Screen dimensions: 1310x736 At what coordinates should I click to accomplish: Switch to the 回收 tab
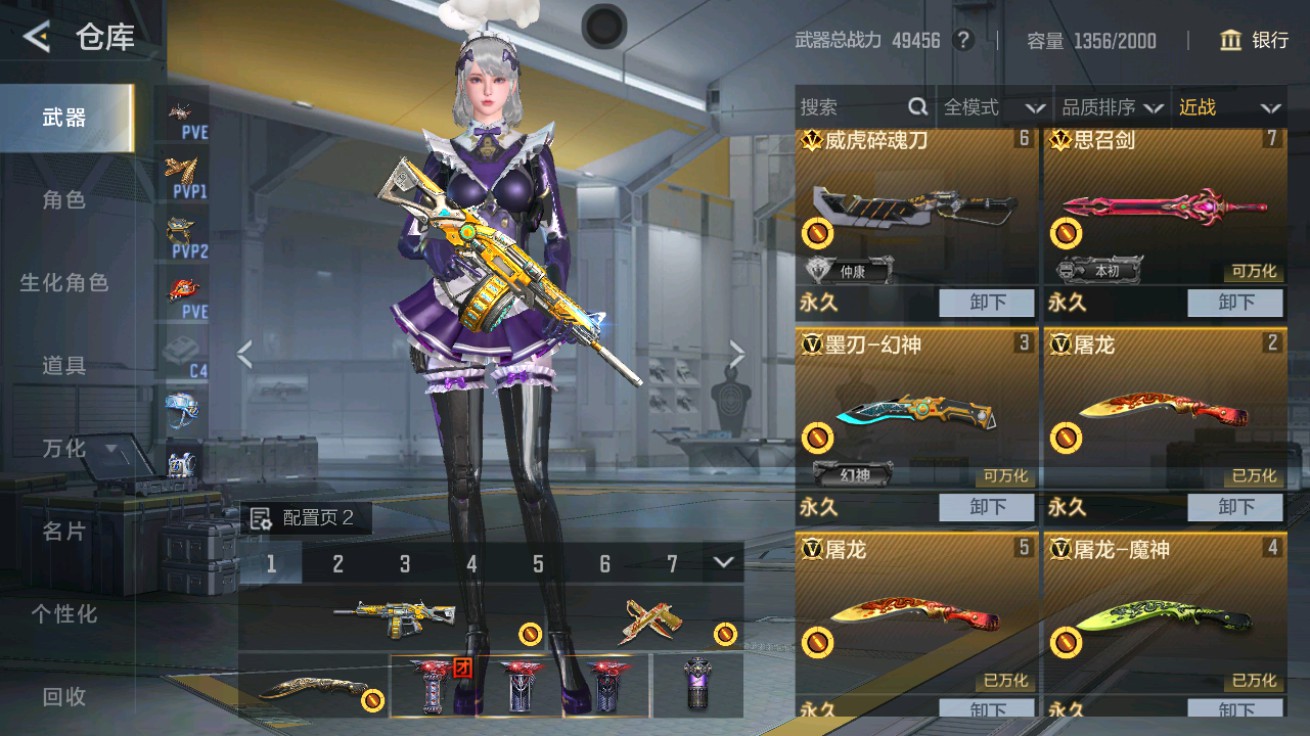63,695
